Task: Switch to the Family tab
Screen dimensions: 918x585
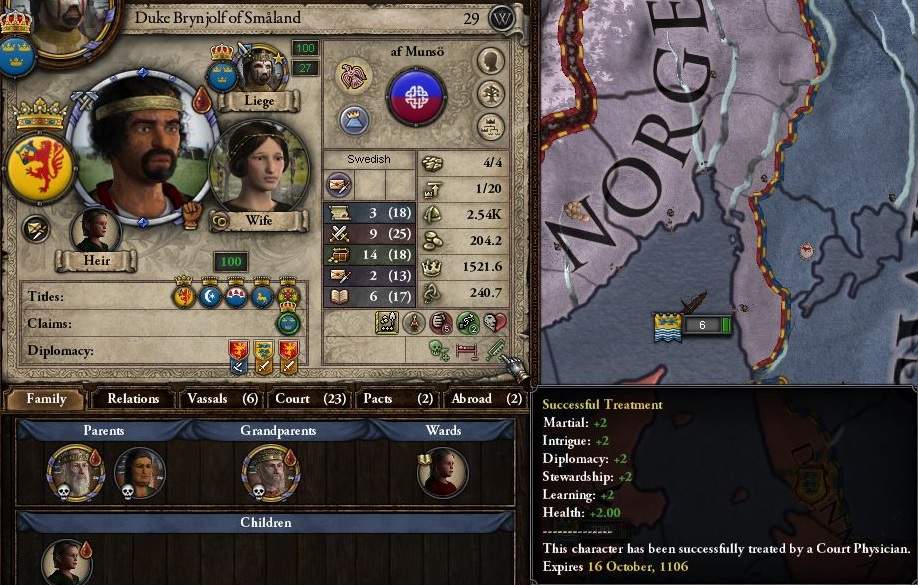Action: (x=46, y=399)
